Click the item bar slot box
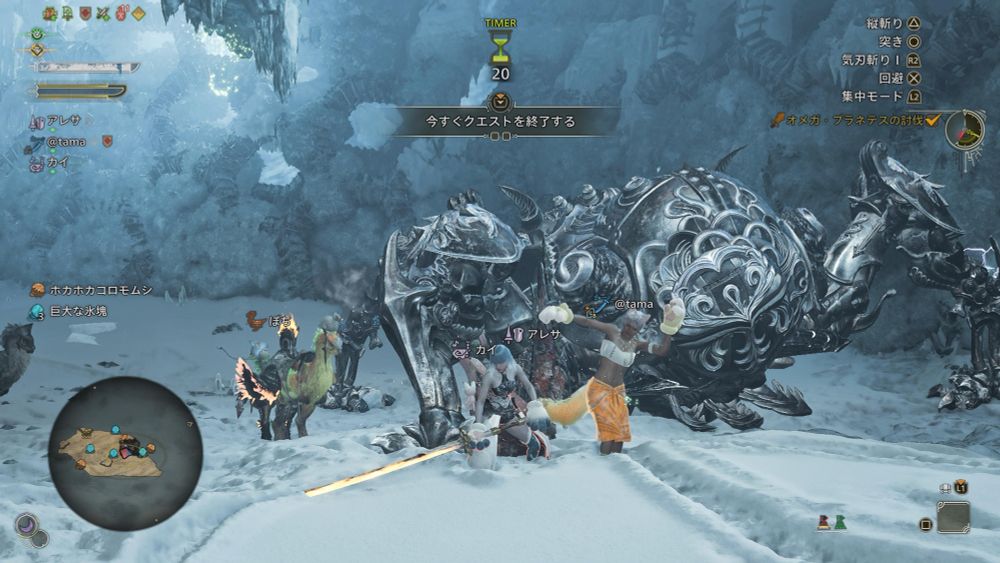Screen dimensions: 1000x563 953,517
